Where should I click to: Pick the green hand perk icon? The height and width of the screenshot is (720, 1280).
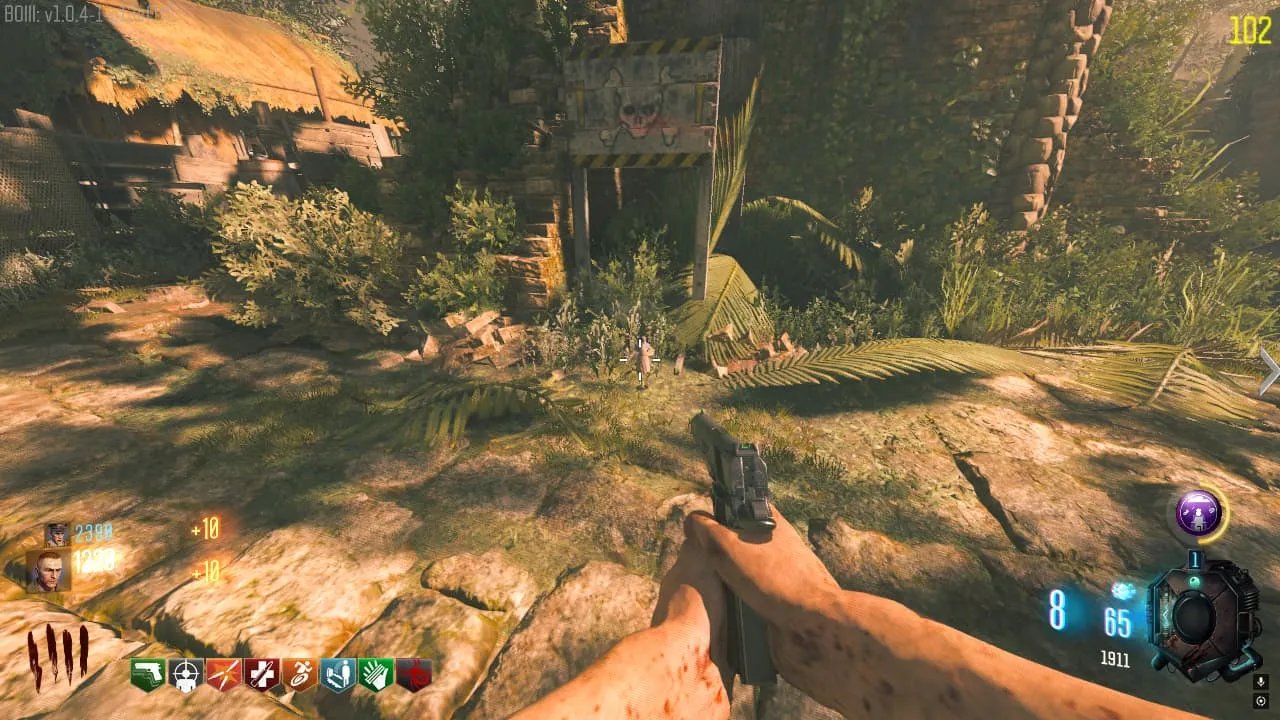(x=375, y=675)
